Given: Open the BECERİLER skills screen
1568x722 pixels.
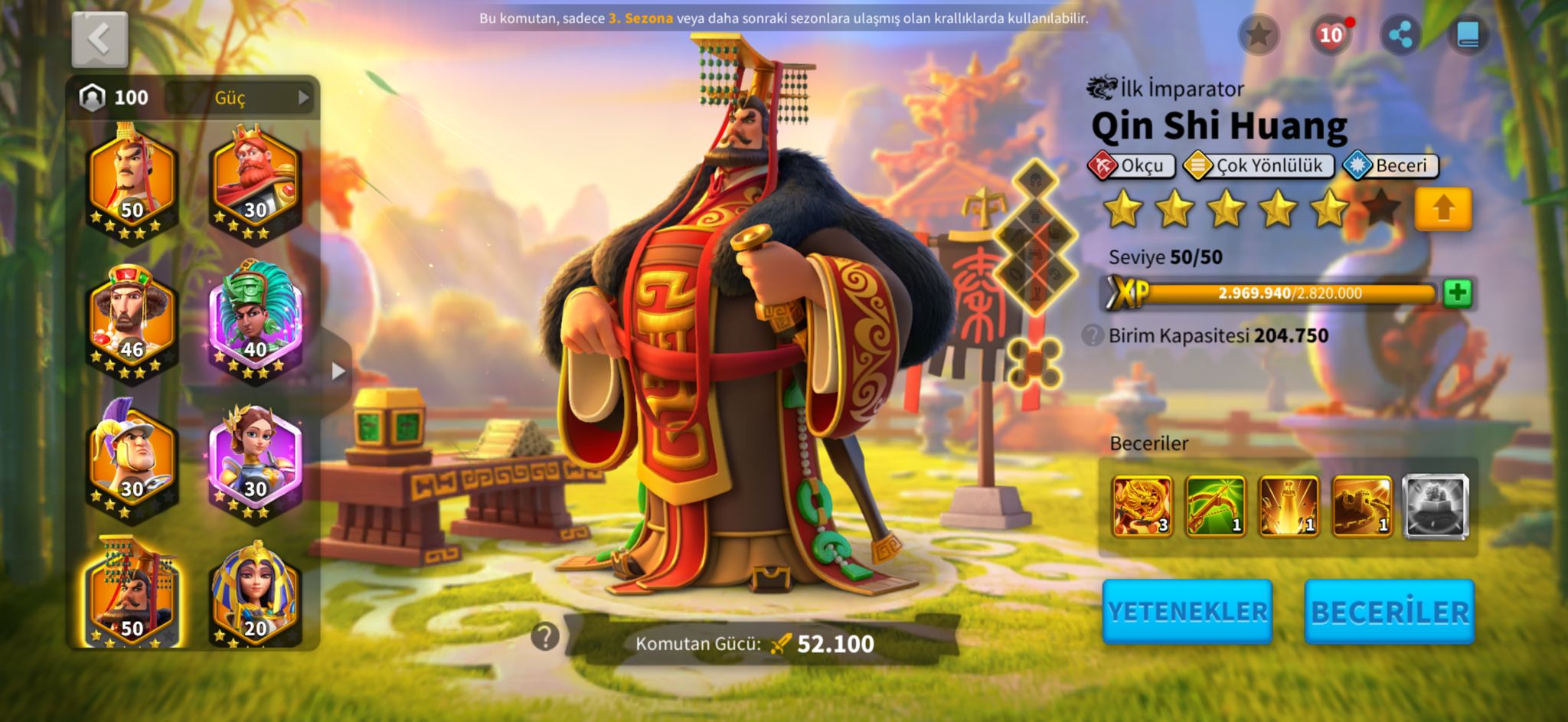Looking at the screenshot, I should [1390, 612].
